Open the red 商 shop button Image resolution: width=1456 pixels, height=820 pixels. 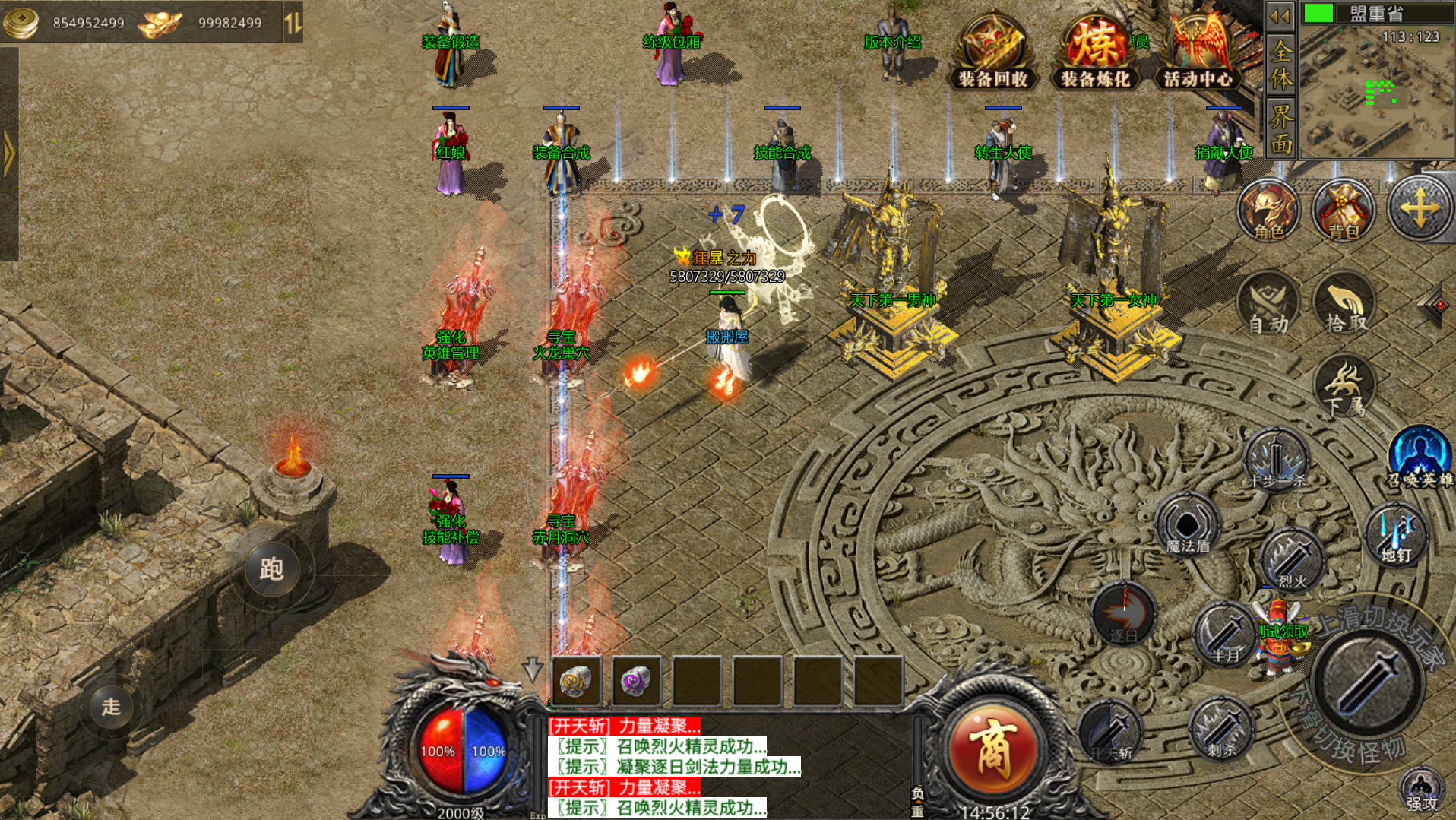click(992, 749)
